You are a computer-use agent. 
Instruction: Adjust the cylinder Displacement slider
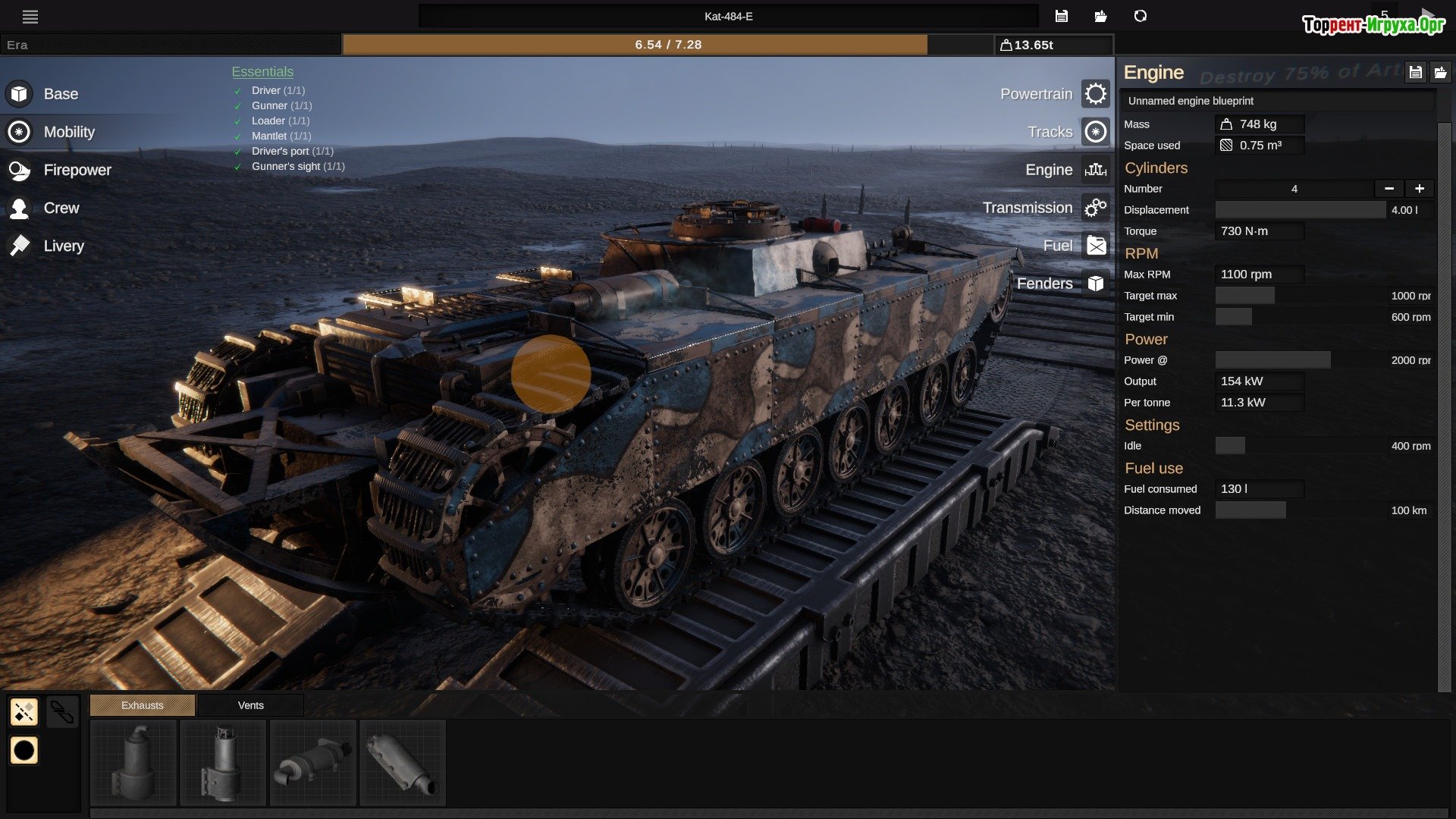tap(1300, 210)
